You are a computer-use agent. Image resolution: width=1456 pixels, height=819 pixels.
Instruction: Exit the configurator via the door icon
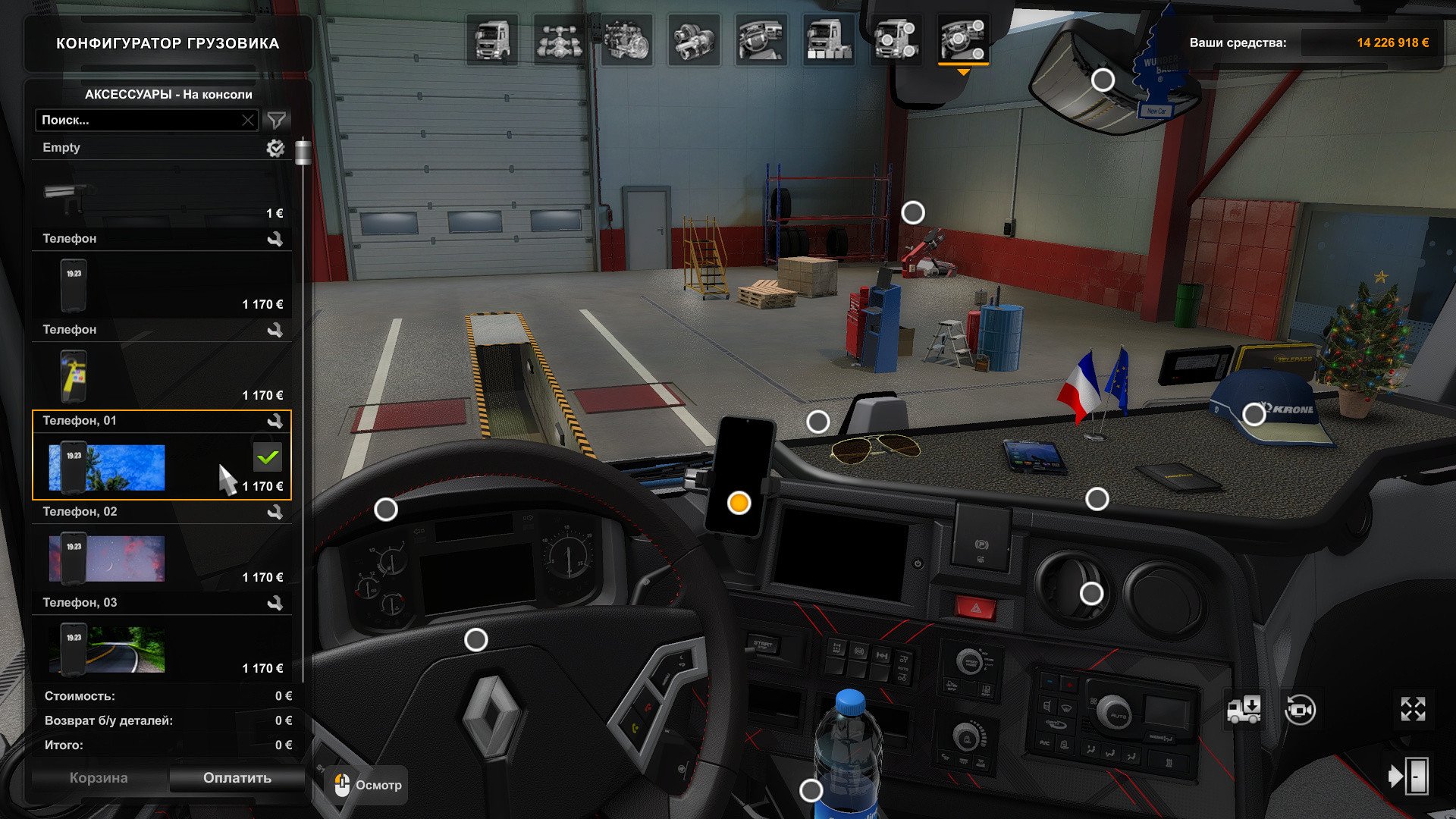[x=1408, y=777]
